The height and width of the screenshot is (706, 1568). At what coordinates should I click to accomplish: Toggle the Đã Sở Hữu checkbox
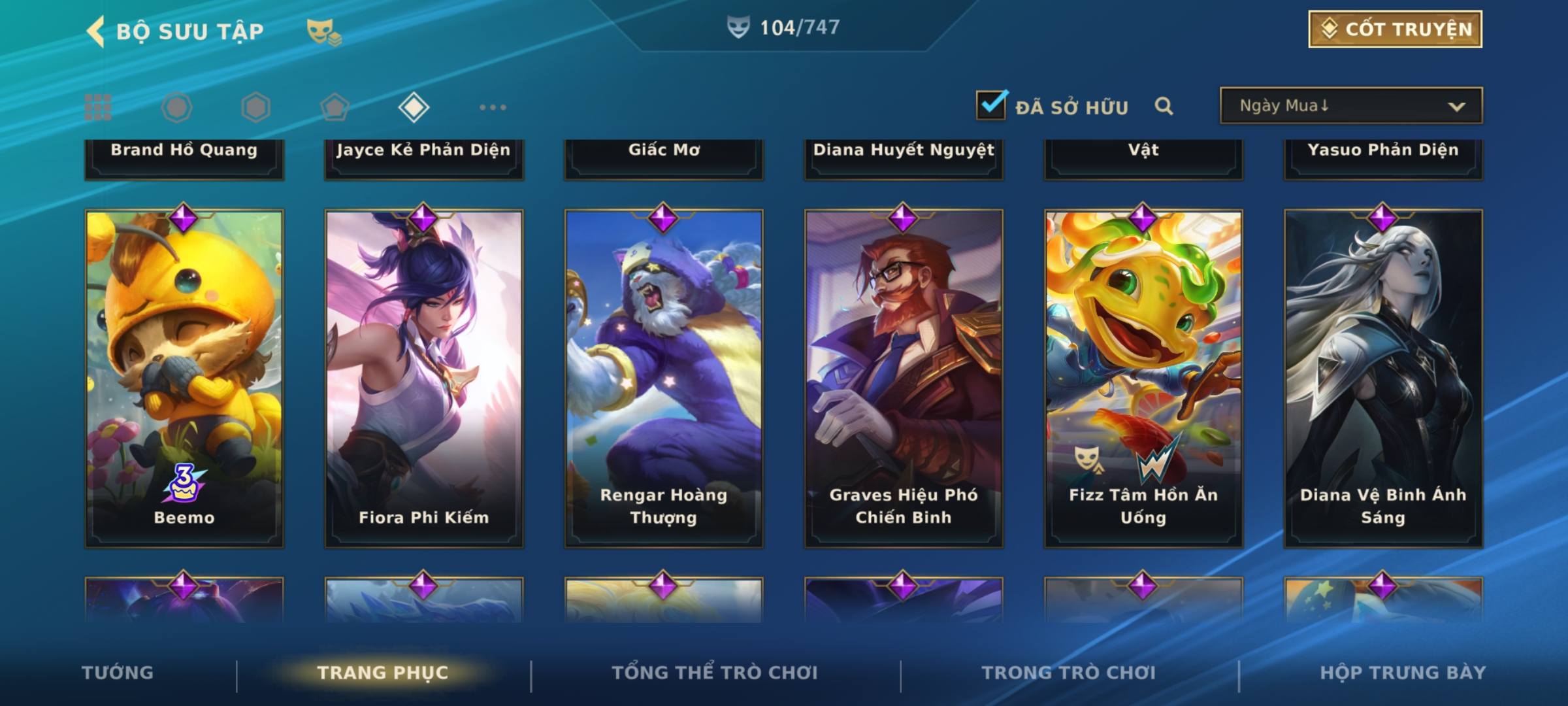[x=991, y=105]
